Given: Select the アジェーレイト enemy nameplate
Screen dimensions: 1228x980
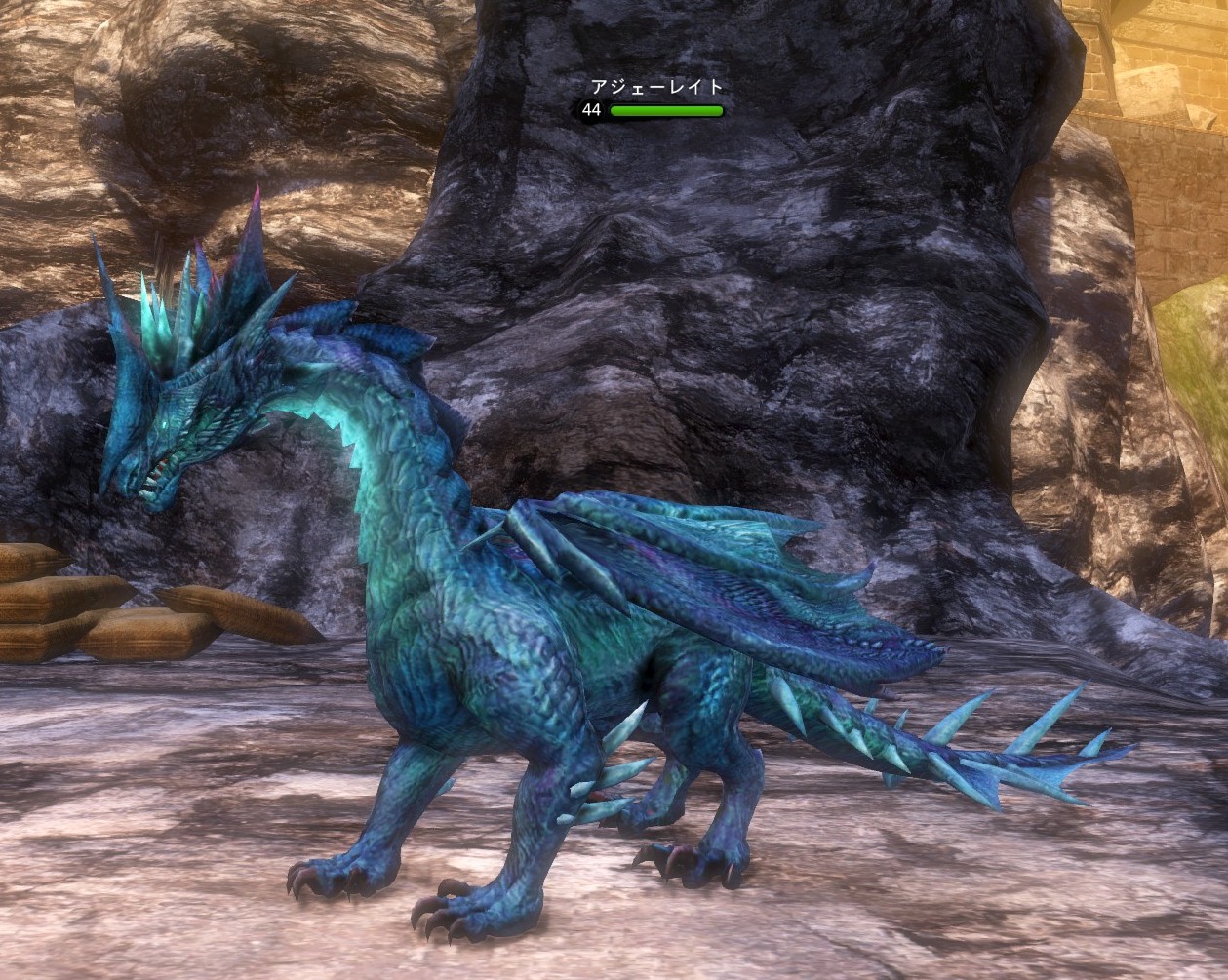Looking at the screenshot, I should (x=657, y=88).
